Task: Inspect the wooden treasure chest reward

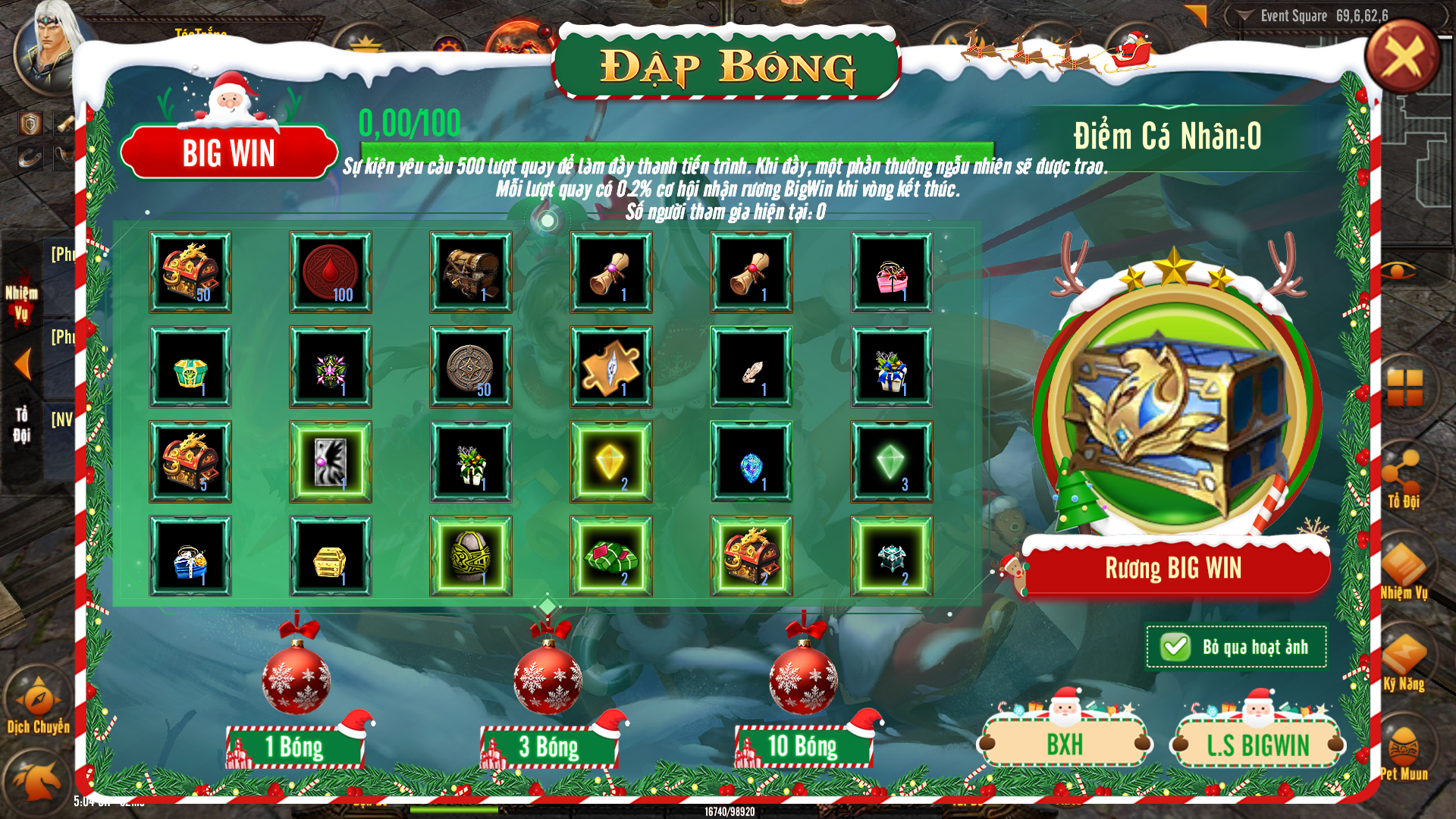Action: pyautogui.click(x=471, y=272)
